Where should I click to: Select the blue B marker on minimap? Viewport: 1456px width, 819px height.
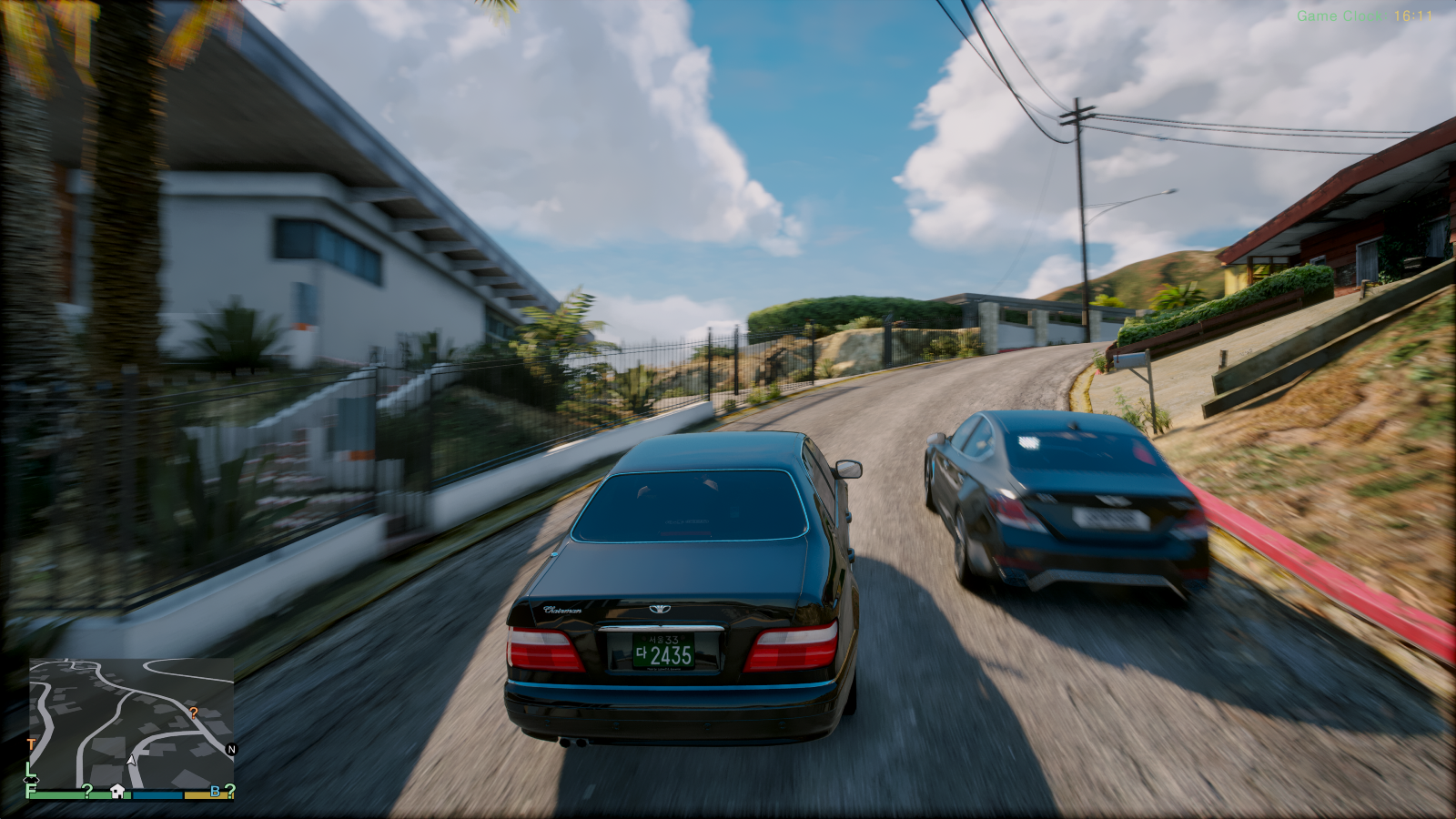tap(215, 792)
